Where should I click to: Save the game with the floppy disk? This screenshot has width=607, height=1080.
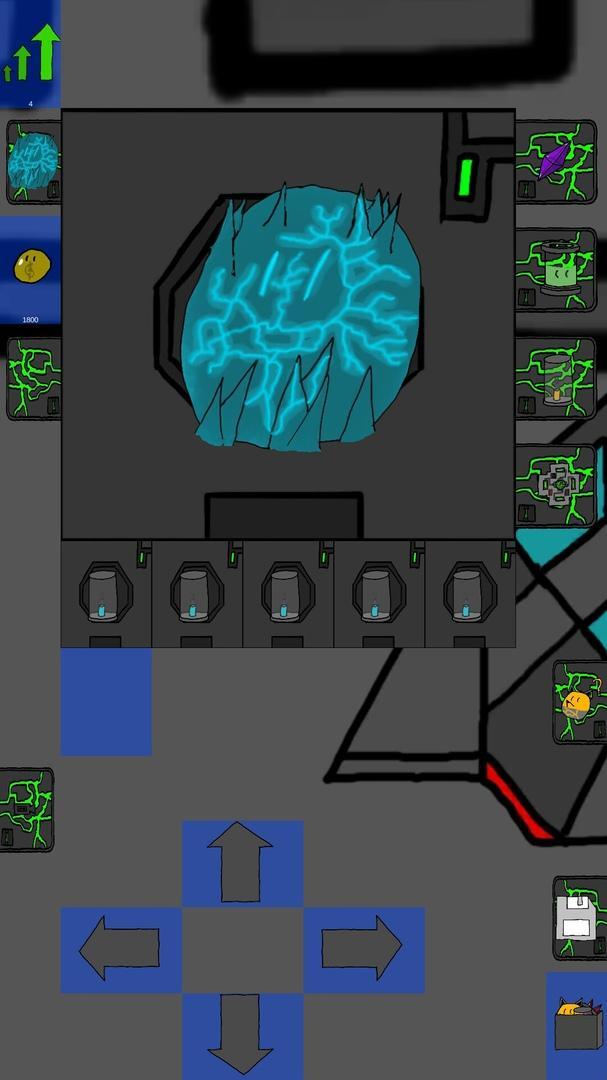point(579,918)
